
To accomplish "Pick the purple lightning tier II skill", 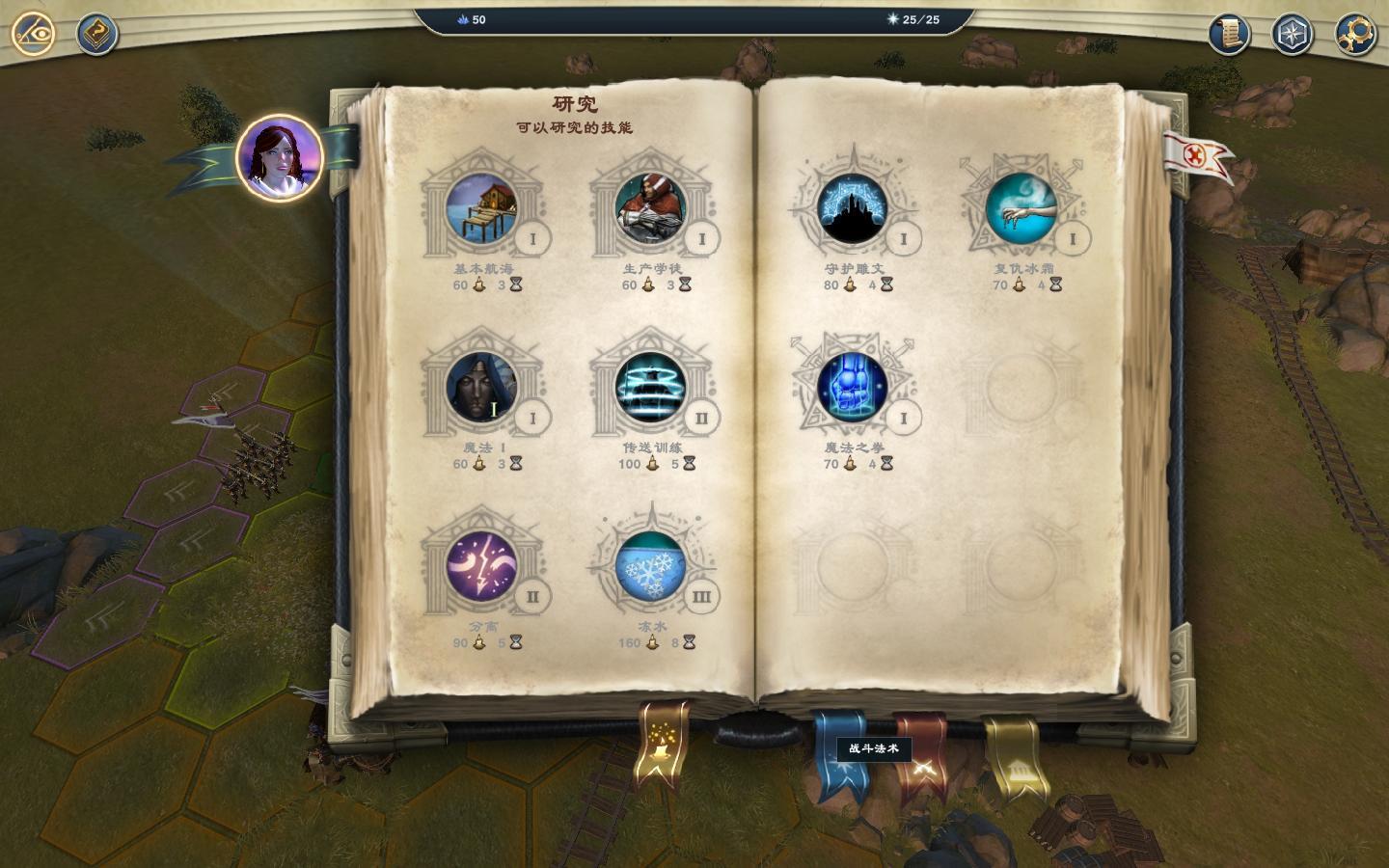I will [x=481, y=566].
